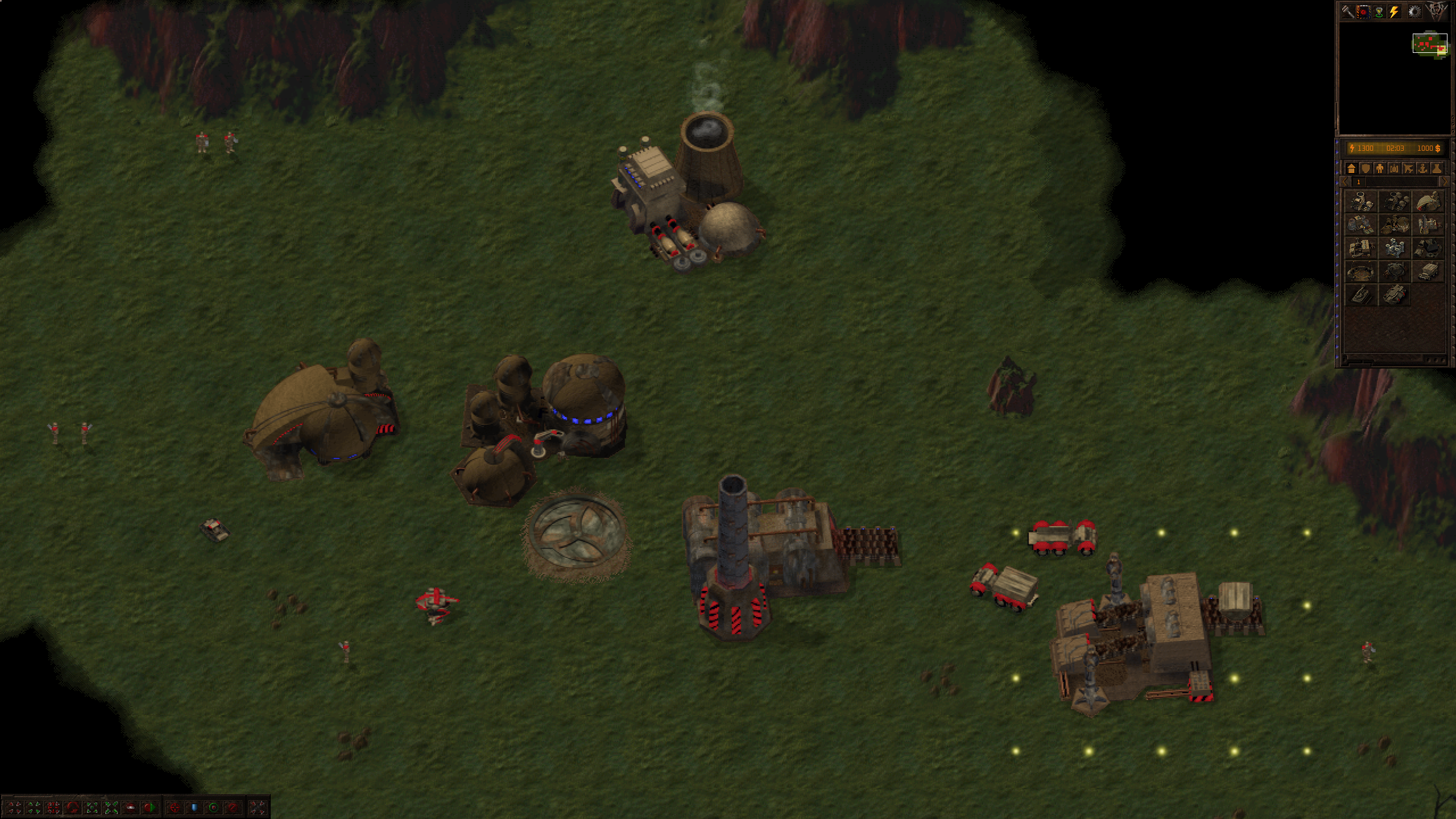Screen dimensions: 1456x819
Task: Build the six-wheeled supply truck
Action: pyautogui.click(x=1428, y=272)
